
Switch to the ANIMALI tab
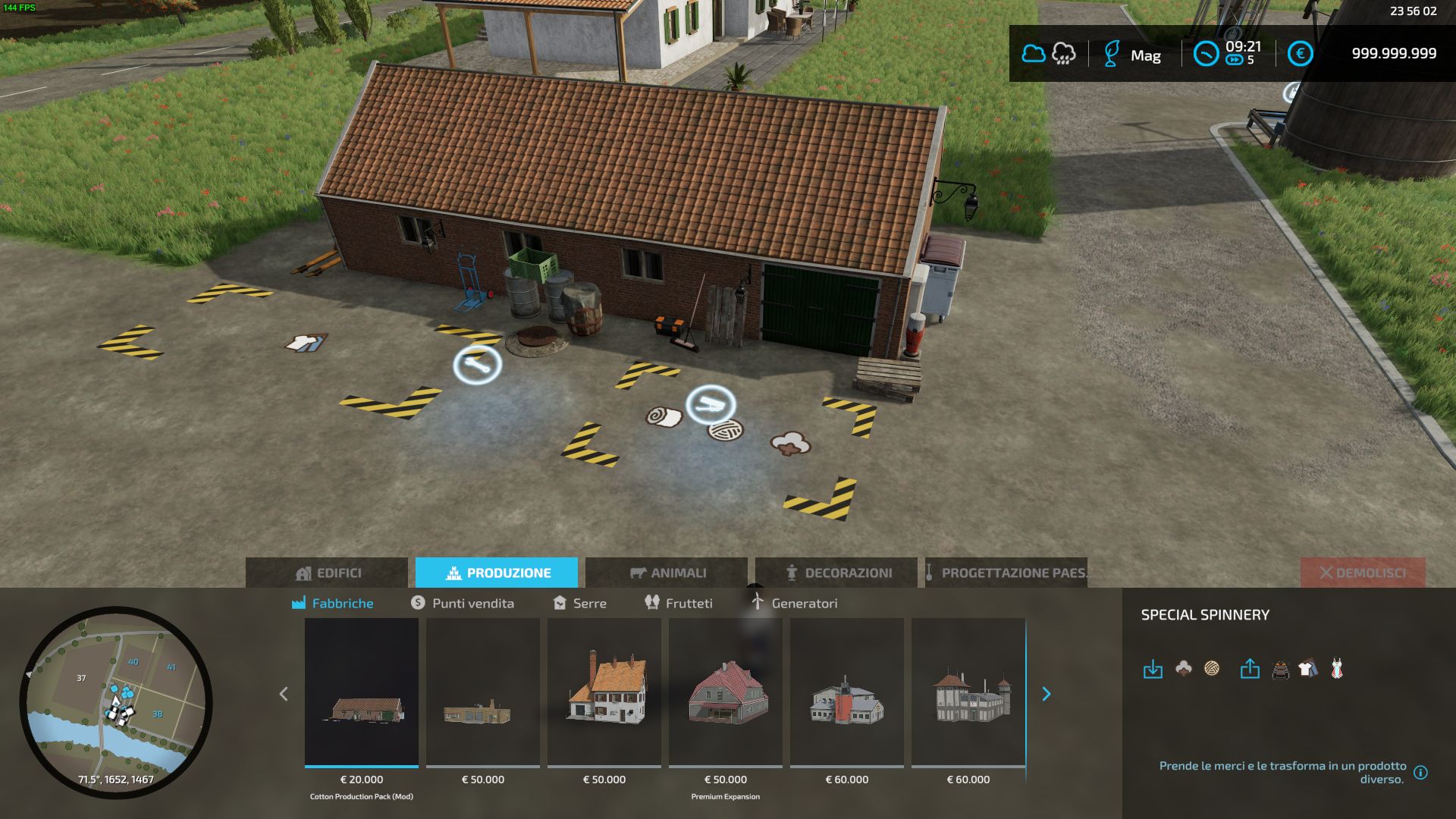pos(667,573)
